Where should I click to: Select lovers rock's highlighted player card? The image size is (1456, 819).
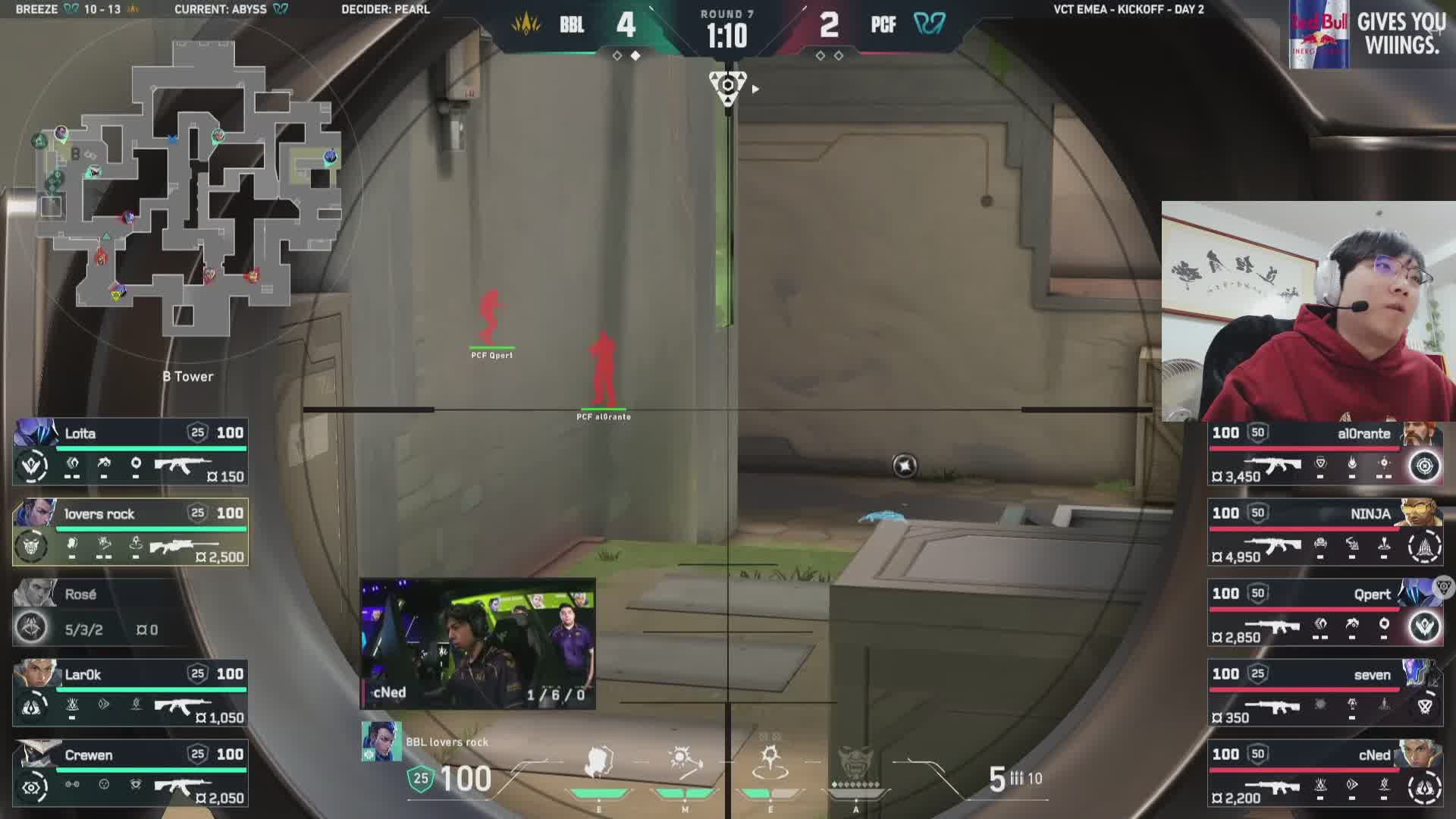pos(130,532)
